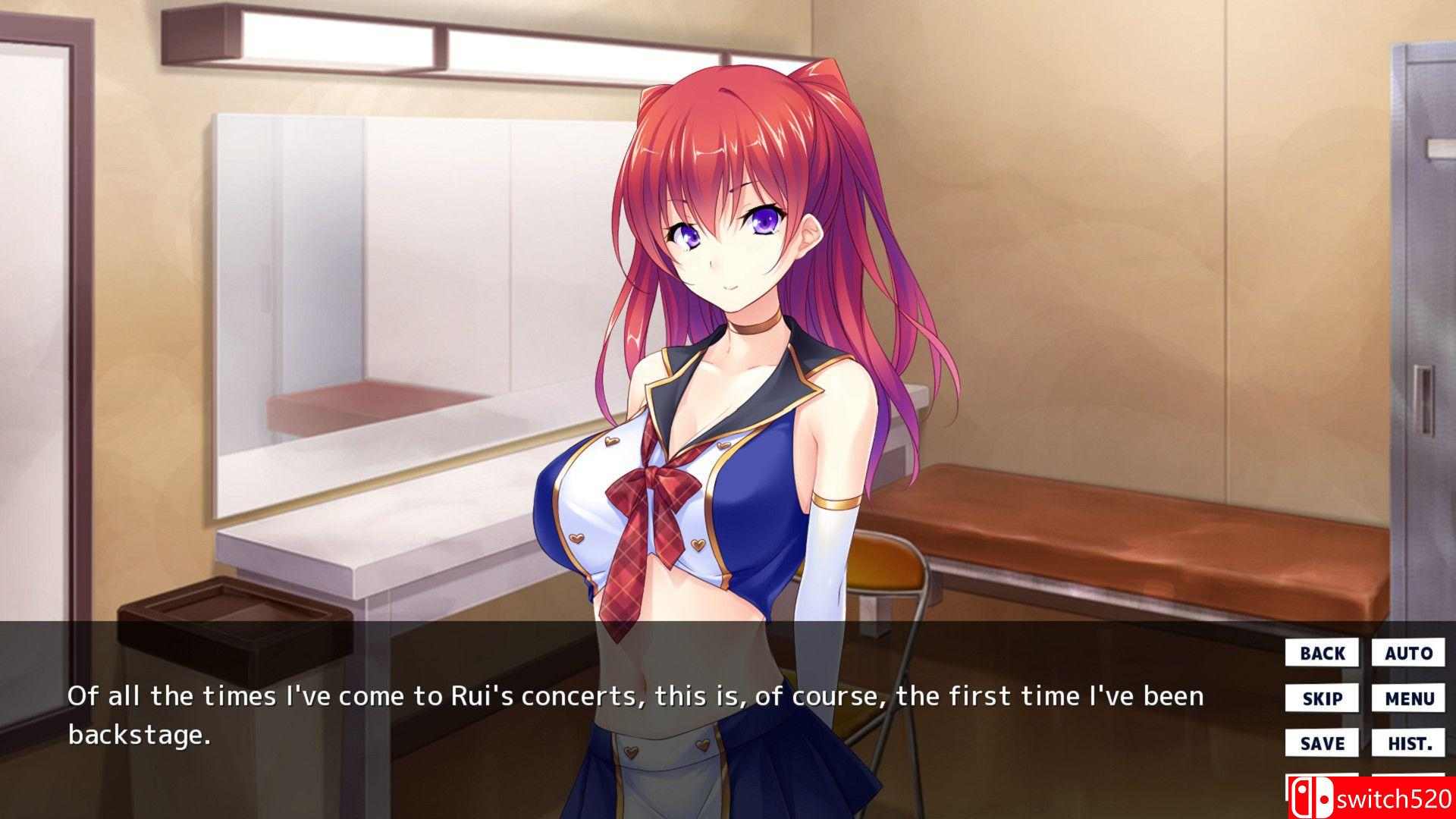The width and height of the screenshot is (1456, 819).
Task: Open HIST. to review past dialogue
Action: (1409, 742)
